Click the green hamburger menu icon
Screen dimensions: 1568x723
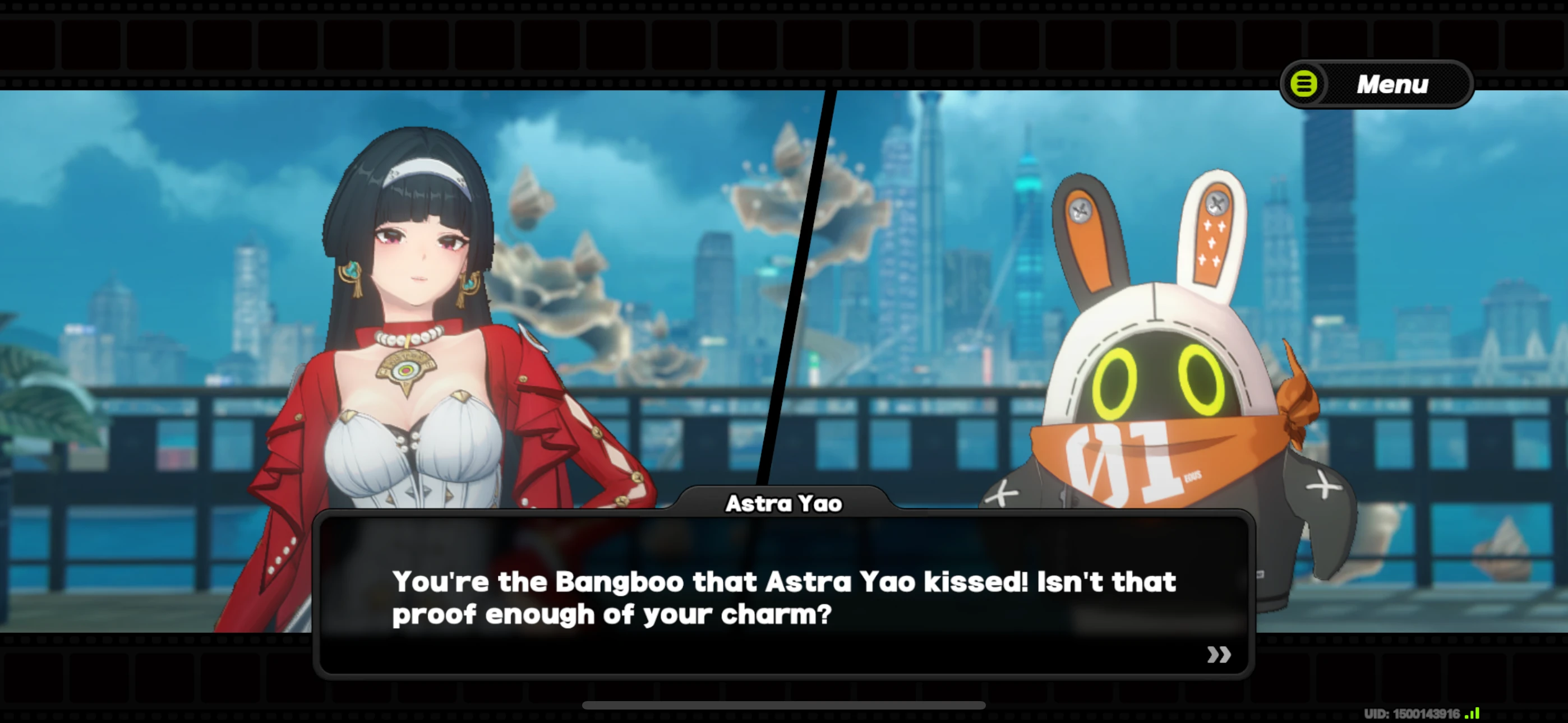point(1304,84)
